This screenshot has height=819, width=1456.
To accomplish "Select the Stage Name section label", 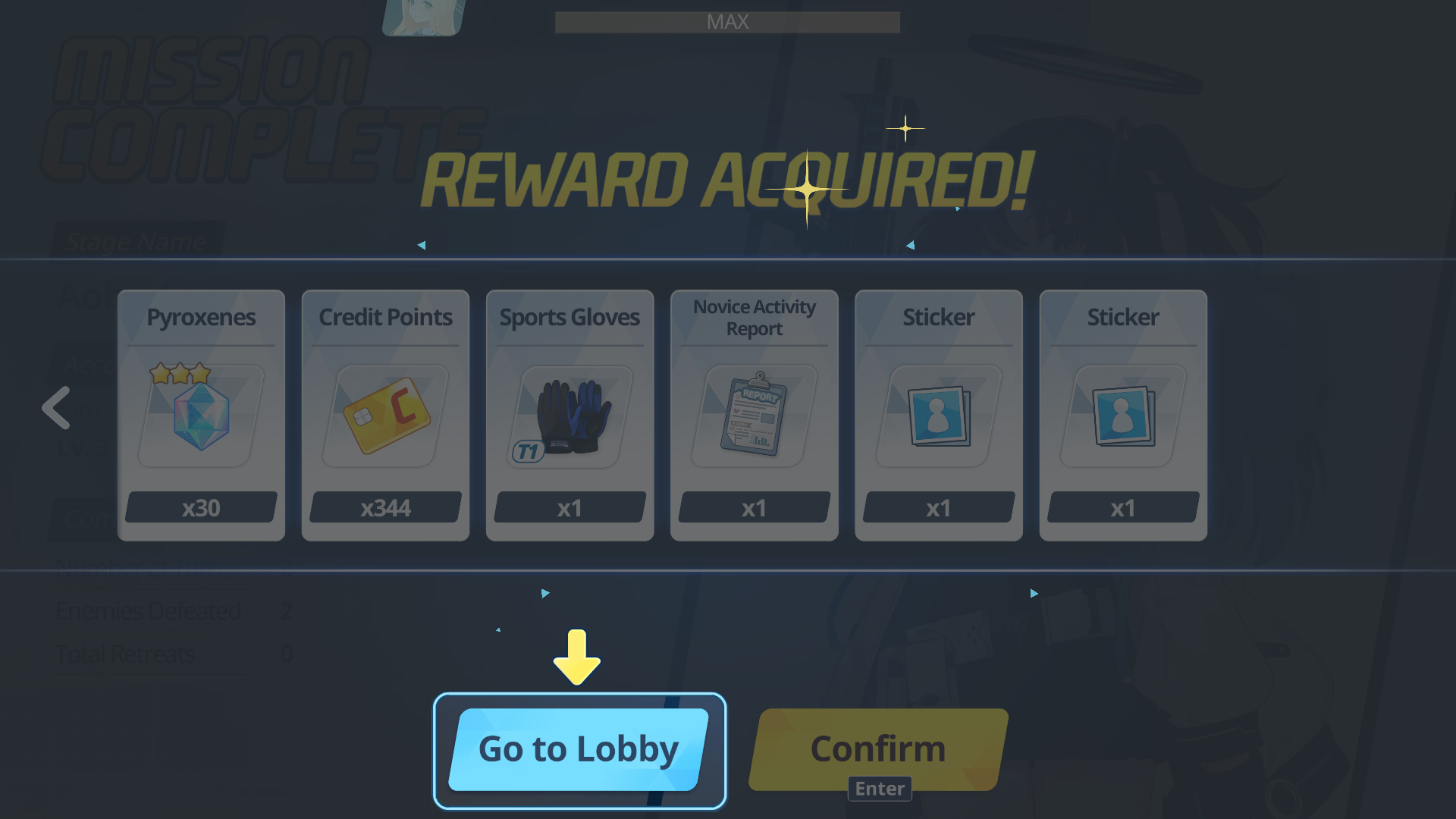I will 136,241.
